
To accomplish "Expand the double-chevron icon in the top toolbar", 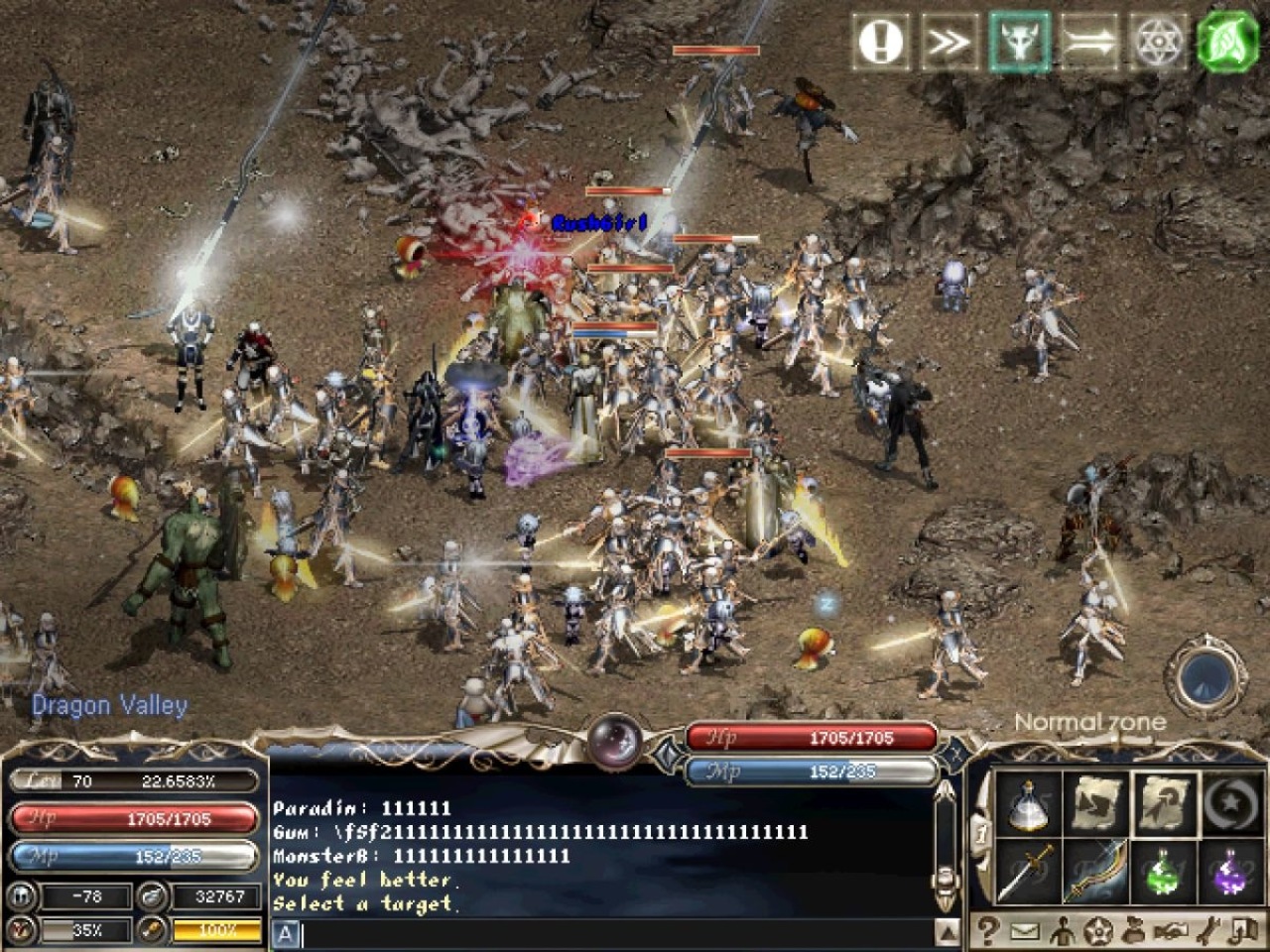I will (948, 42).
